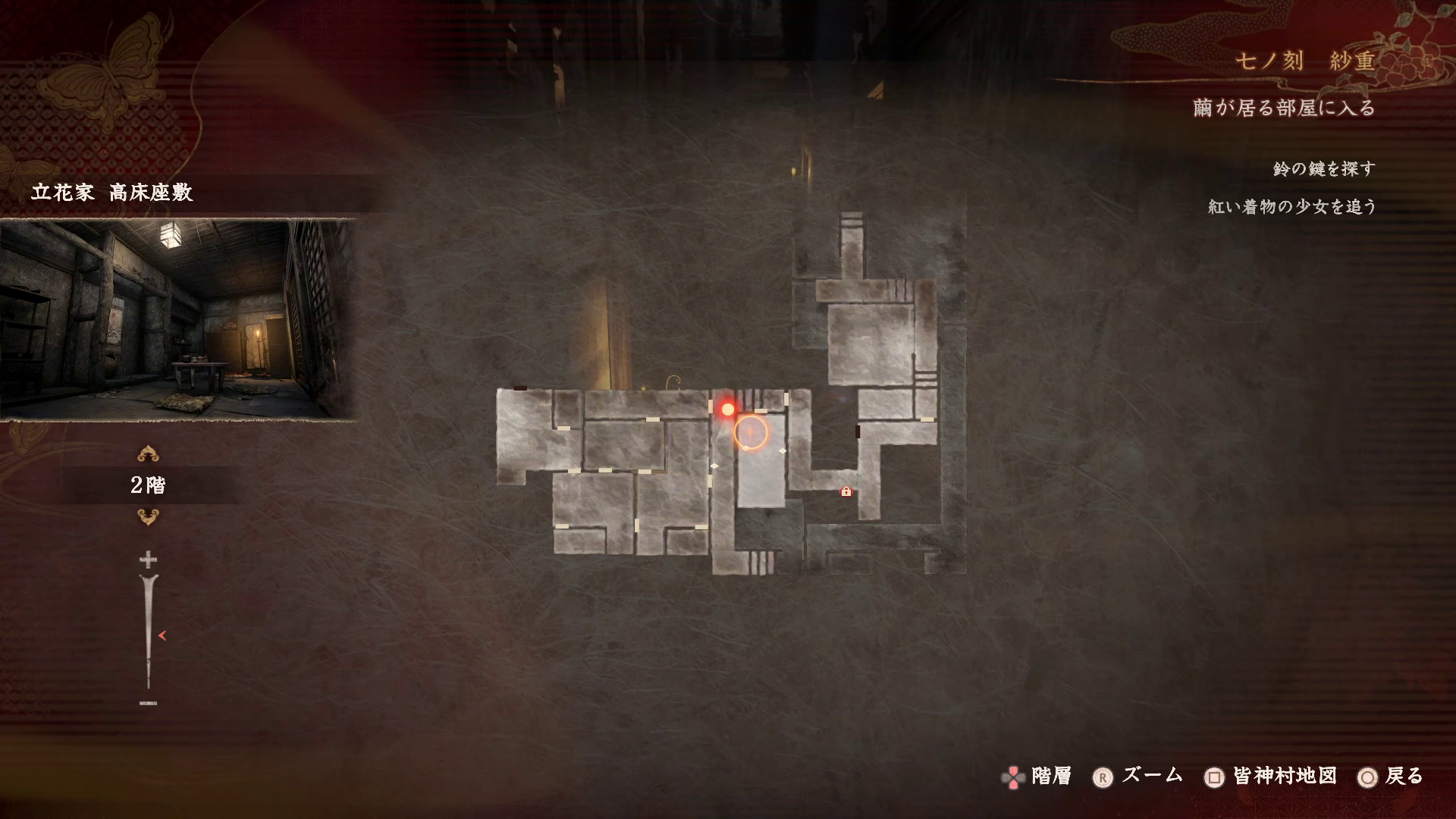Go up one floor with the upper arrow
Screen dimensions: 1456x819
click(148, 454)
